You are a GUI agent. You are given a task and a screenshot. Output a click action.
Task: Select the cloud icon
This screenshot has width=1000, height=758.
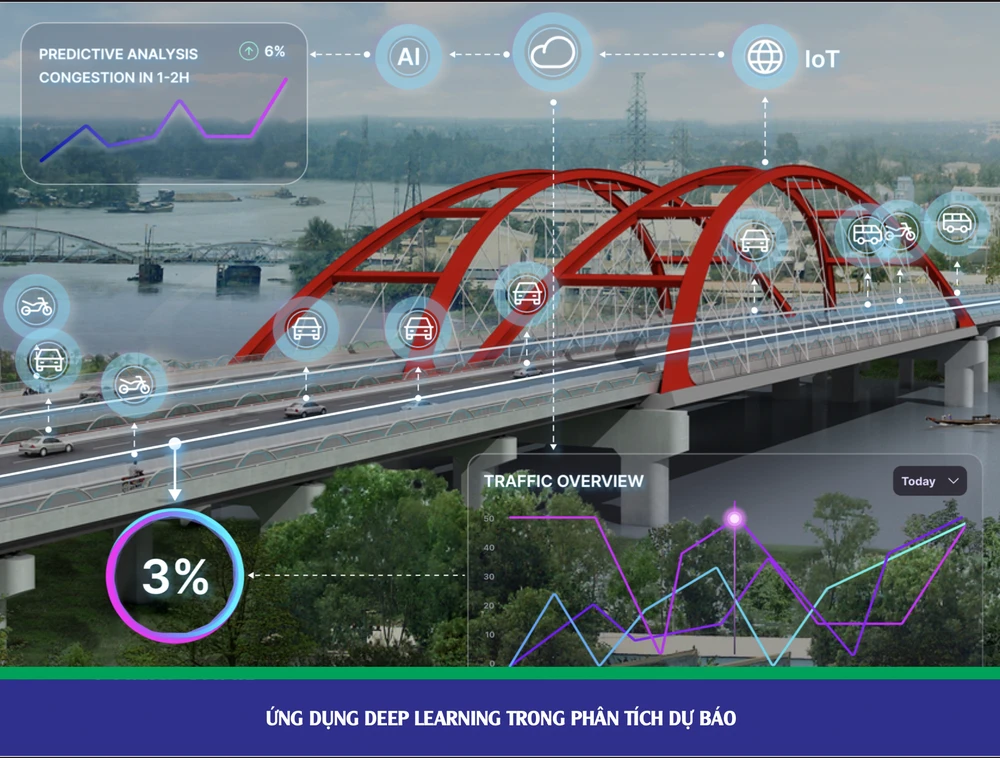pyautogui.click(x=553, y=55)
